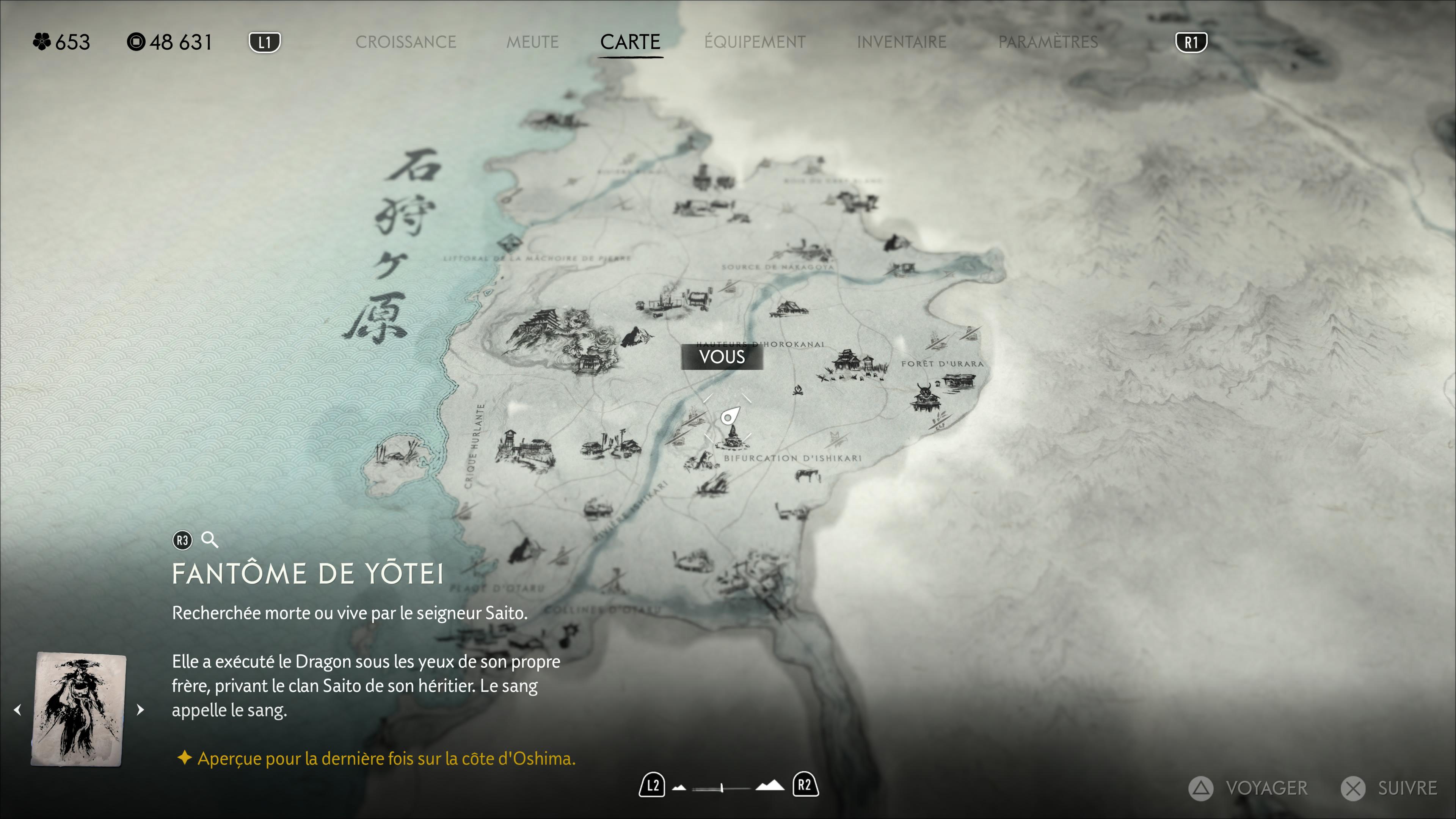Open the Inventaire tab

click(901, 42)
